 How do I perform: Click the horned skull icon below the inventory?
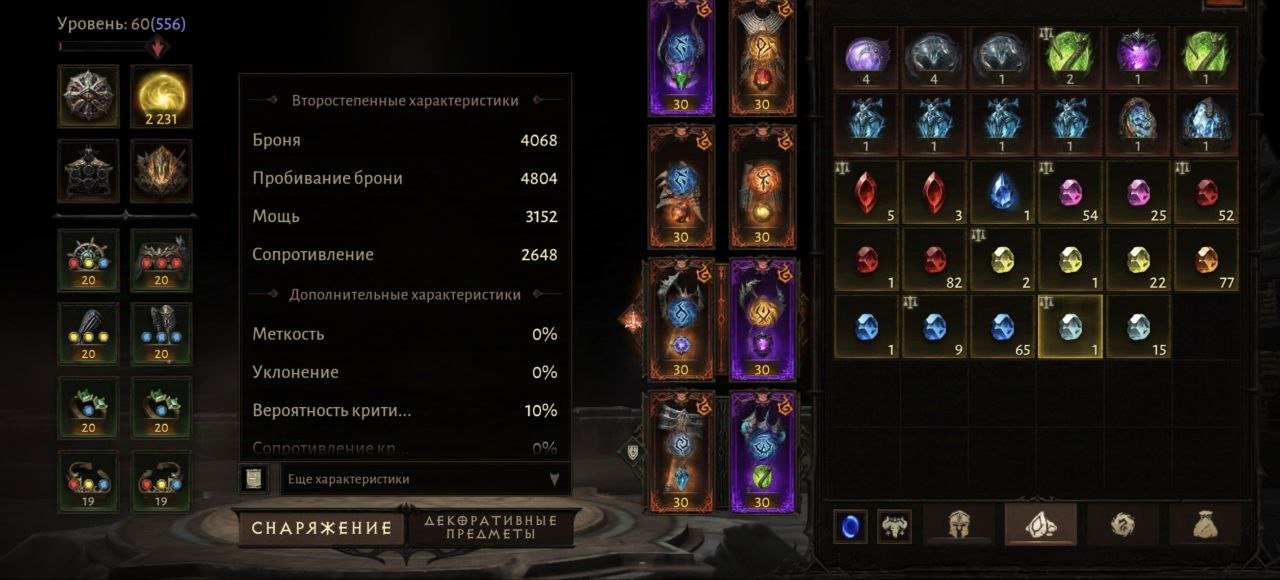point(894,526)
